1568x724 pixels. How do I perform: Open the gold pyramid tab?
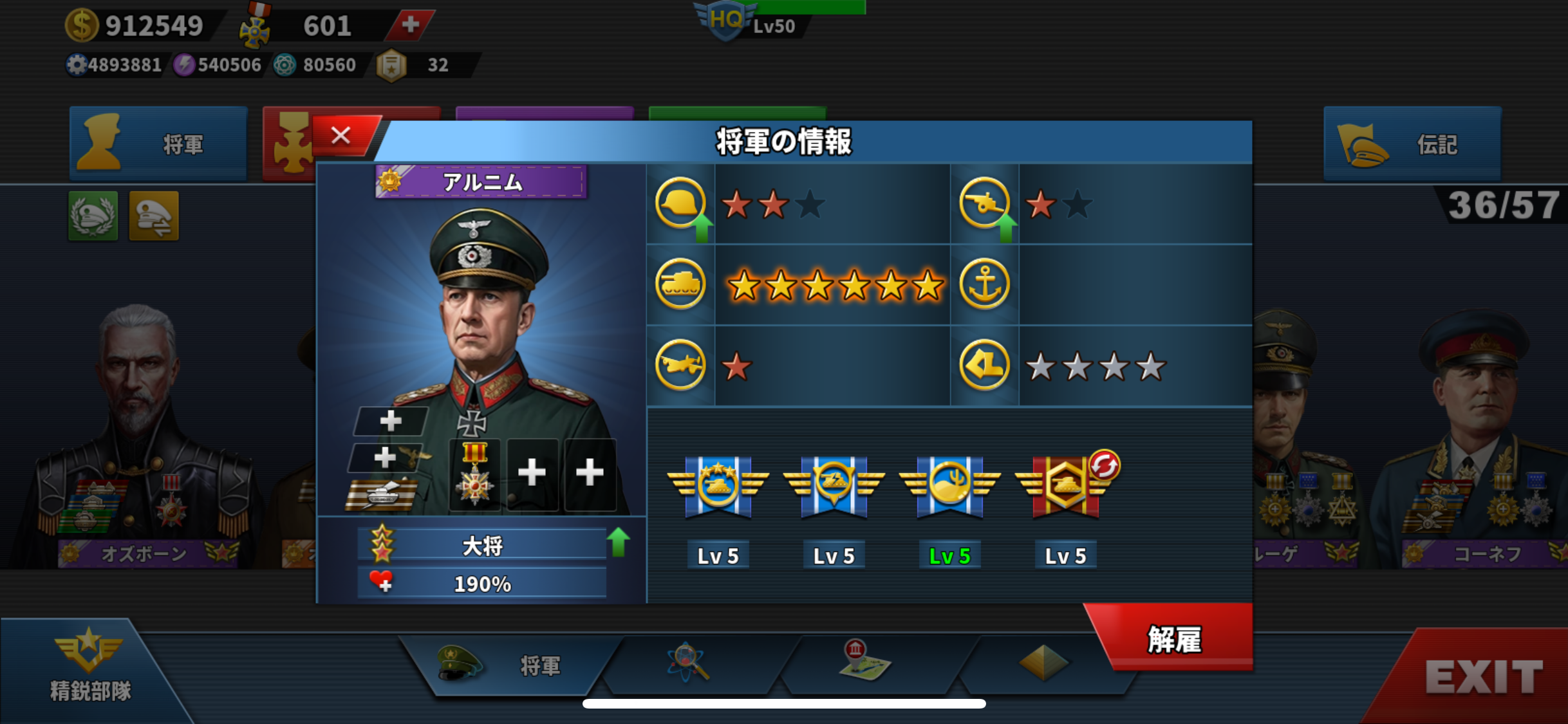(x=1042, y=662)
